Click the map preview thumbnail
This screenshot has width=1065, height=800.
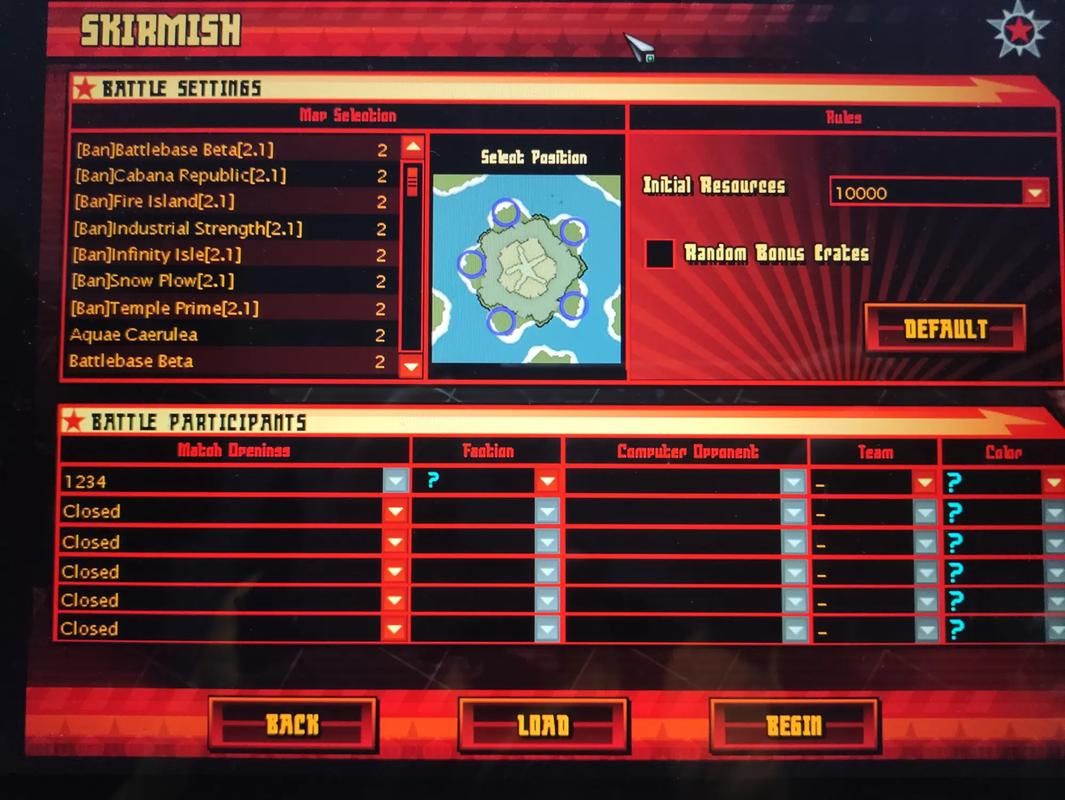tap(526, 267)
